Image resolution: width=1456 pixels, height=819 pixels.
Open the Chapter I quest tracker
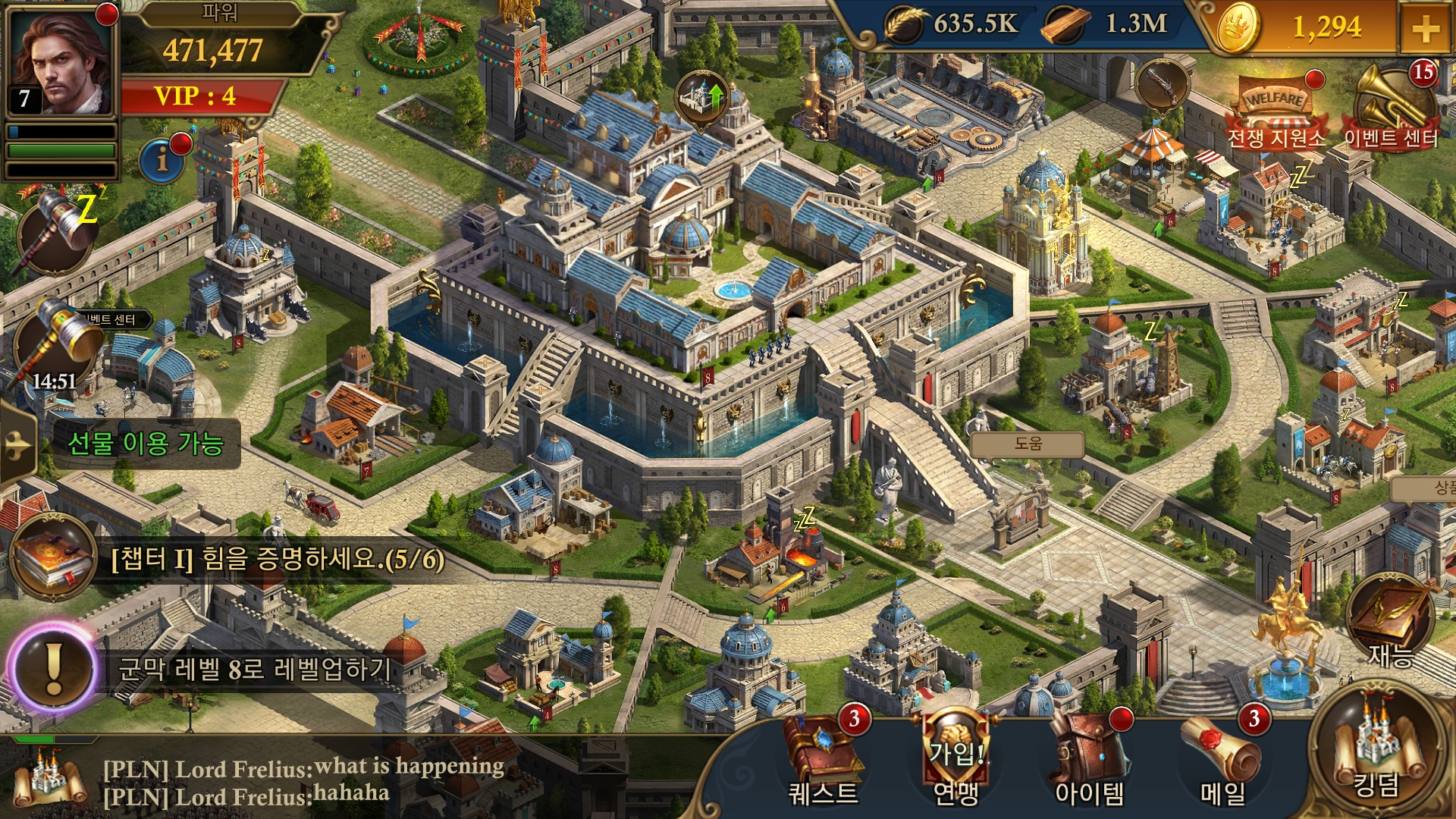(x=227, y=560)
